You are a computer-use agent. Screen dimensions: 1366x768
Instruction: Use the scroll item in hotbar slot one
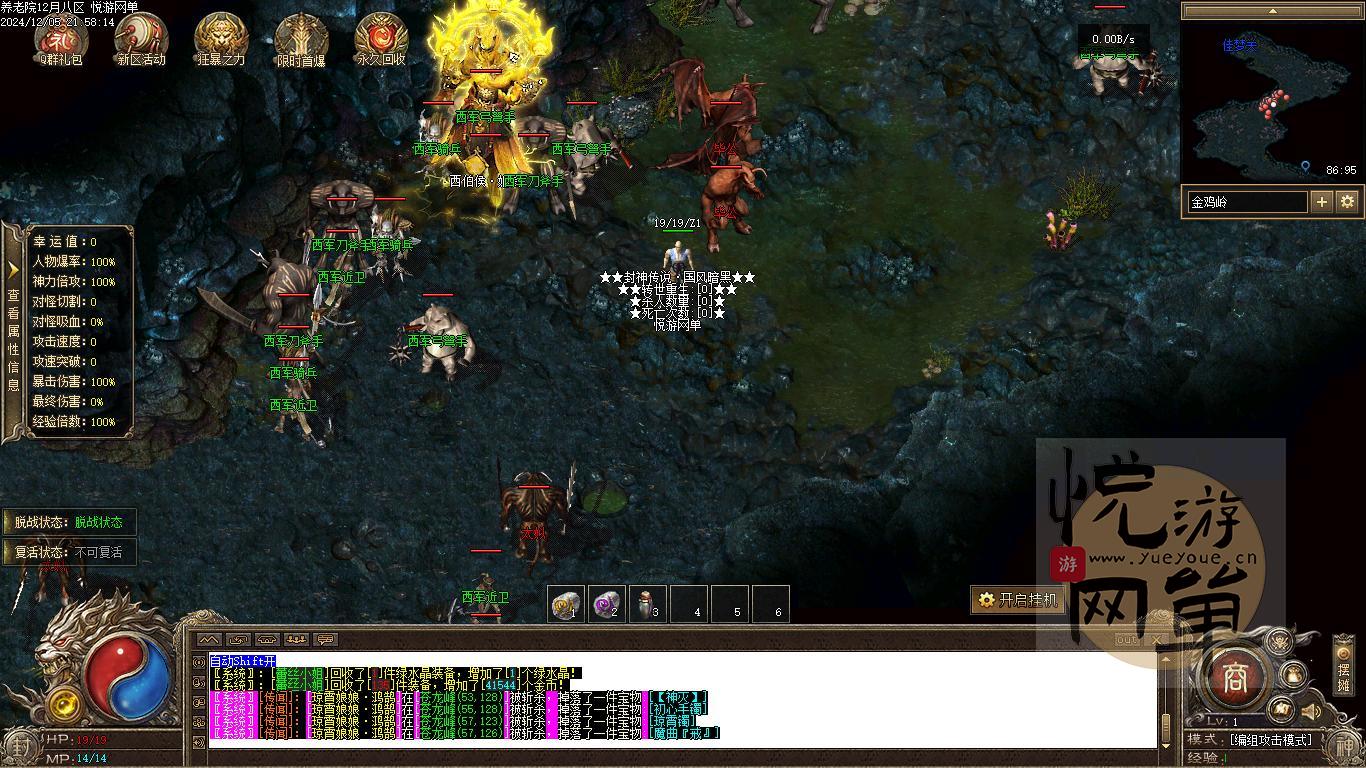click(x=567, y=604)
